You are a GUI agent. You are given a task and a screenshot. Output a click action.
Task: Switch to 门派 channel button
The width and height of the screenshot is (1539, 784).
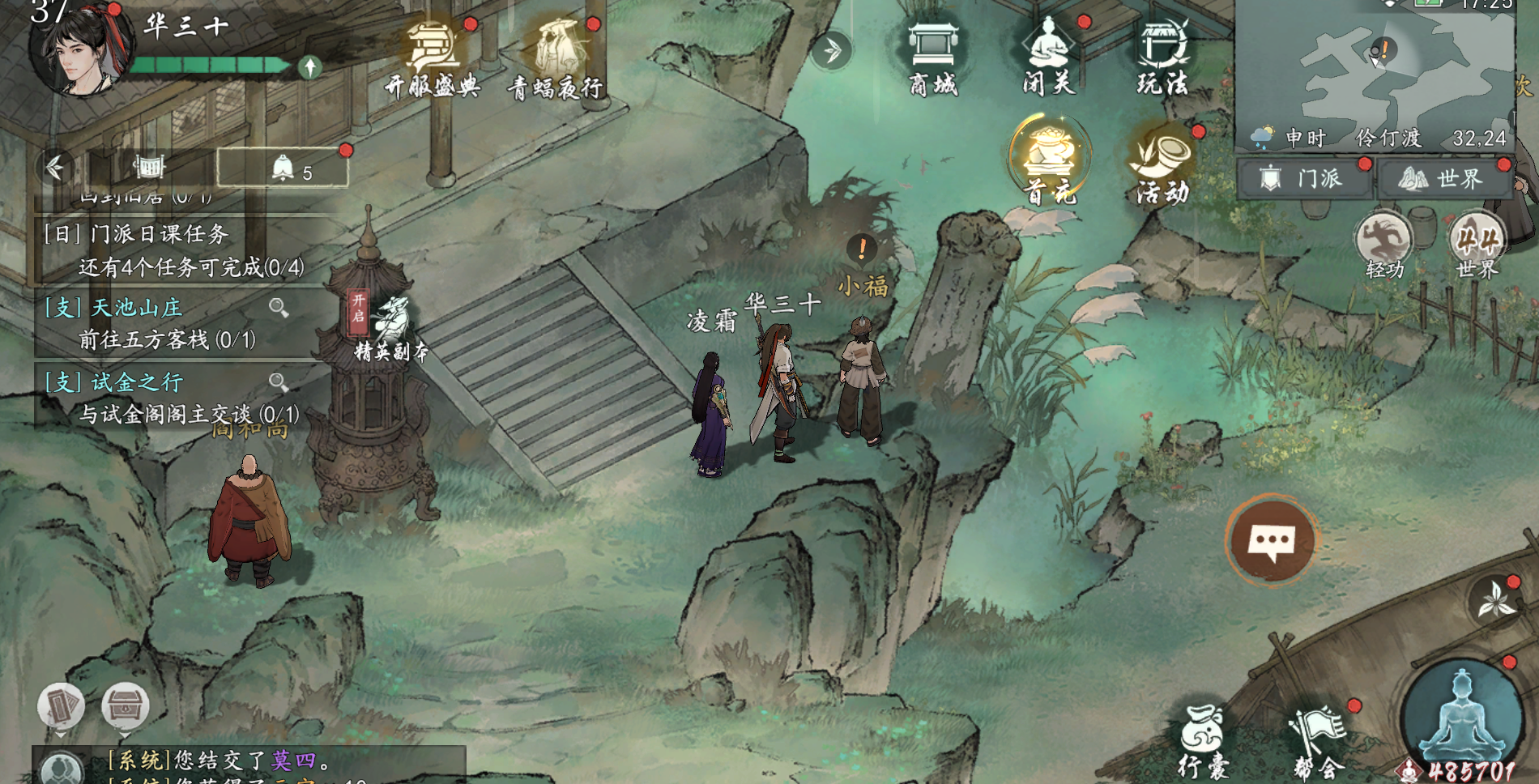(1304, 178)
